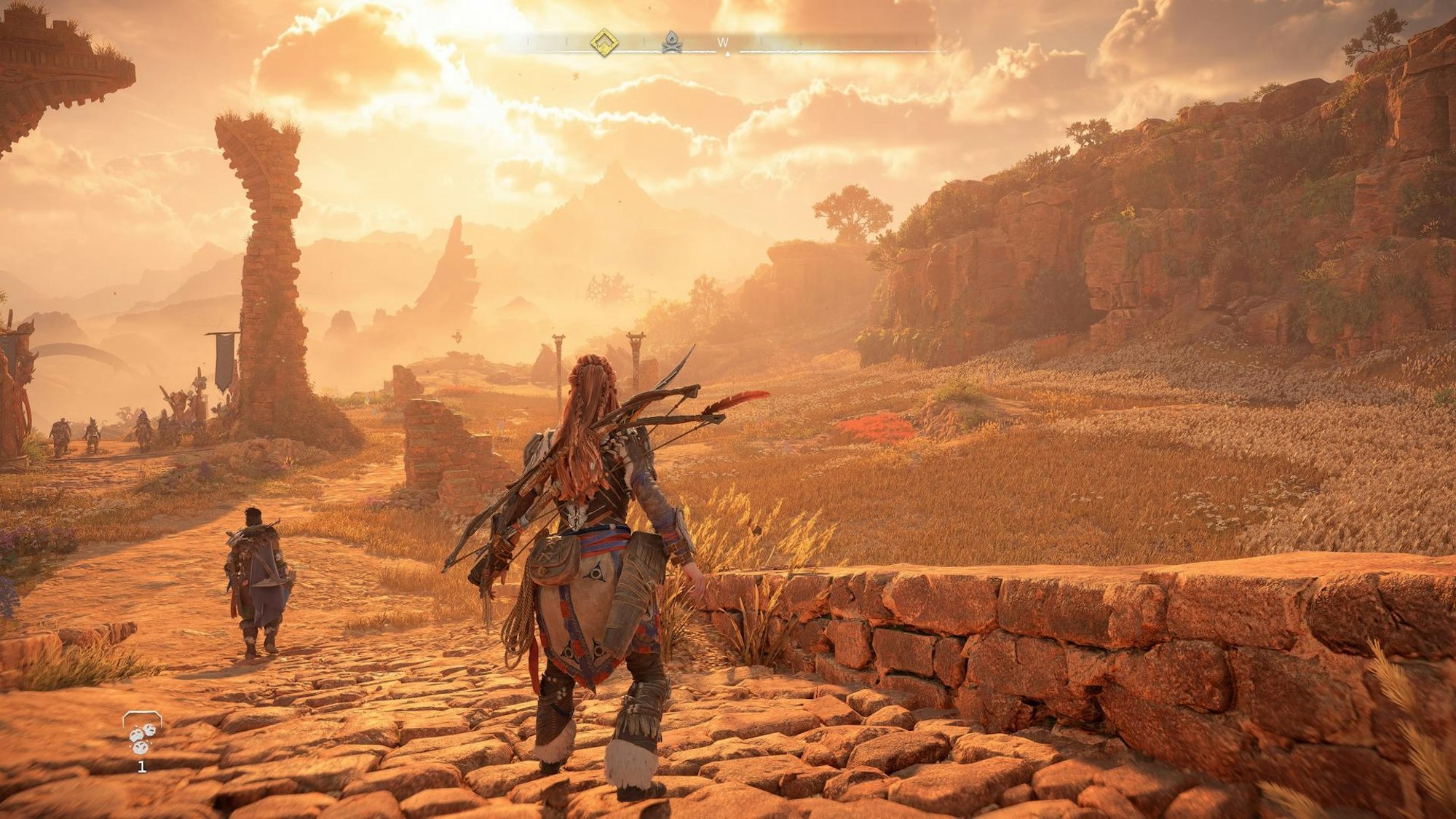Screen dimensions: 1456x819
Task: Click the campfire icon on the compass
Action: tap(672, 44)
